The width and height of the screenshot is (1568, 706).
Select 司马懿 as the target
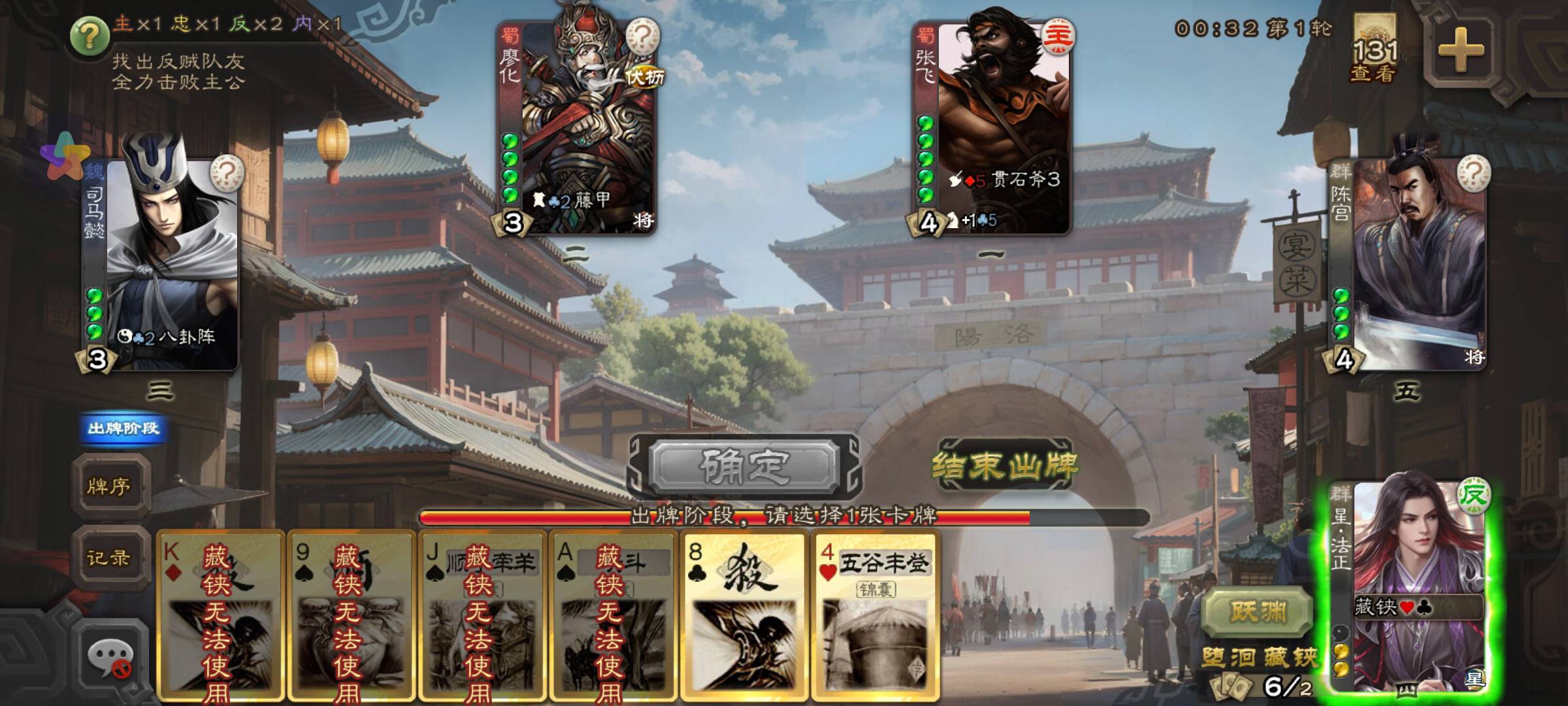click(x=160, y=261)
